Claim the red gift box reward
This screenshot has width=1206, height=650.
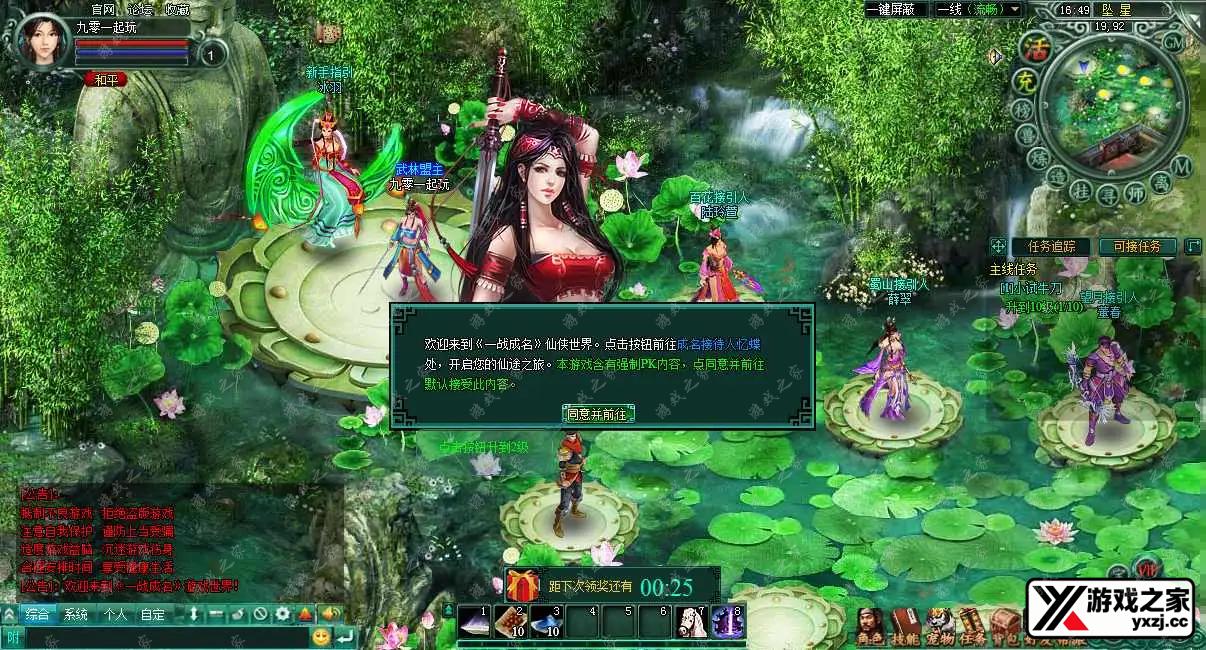click(x=522, y=585)
